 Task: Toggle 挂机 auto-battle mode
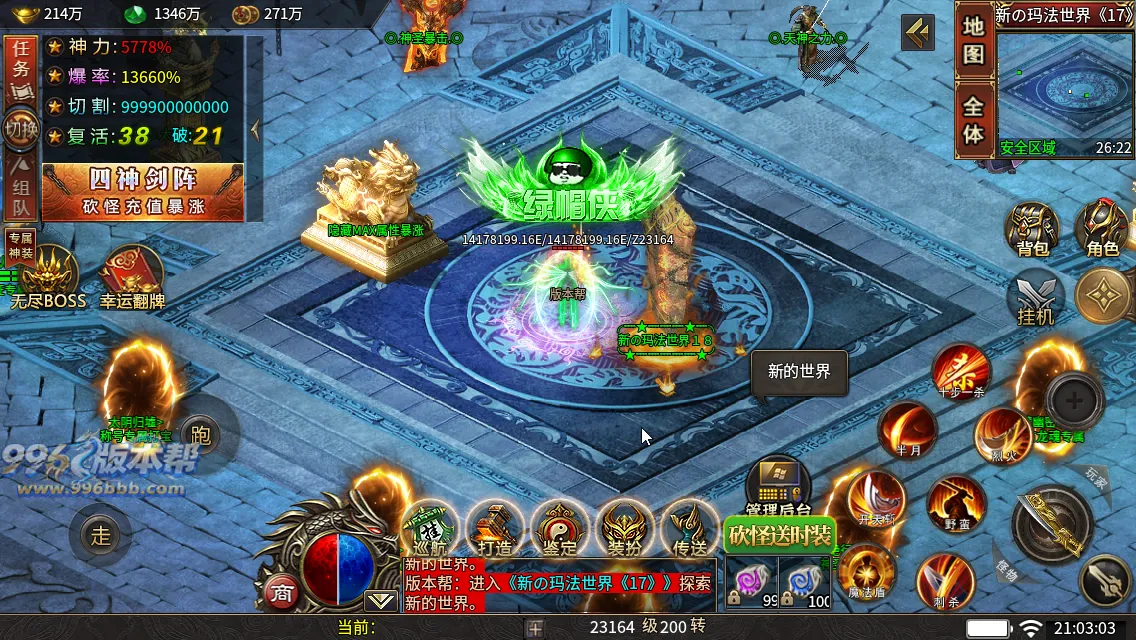(1035, 298)
